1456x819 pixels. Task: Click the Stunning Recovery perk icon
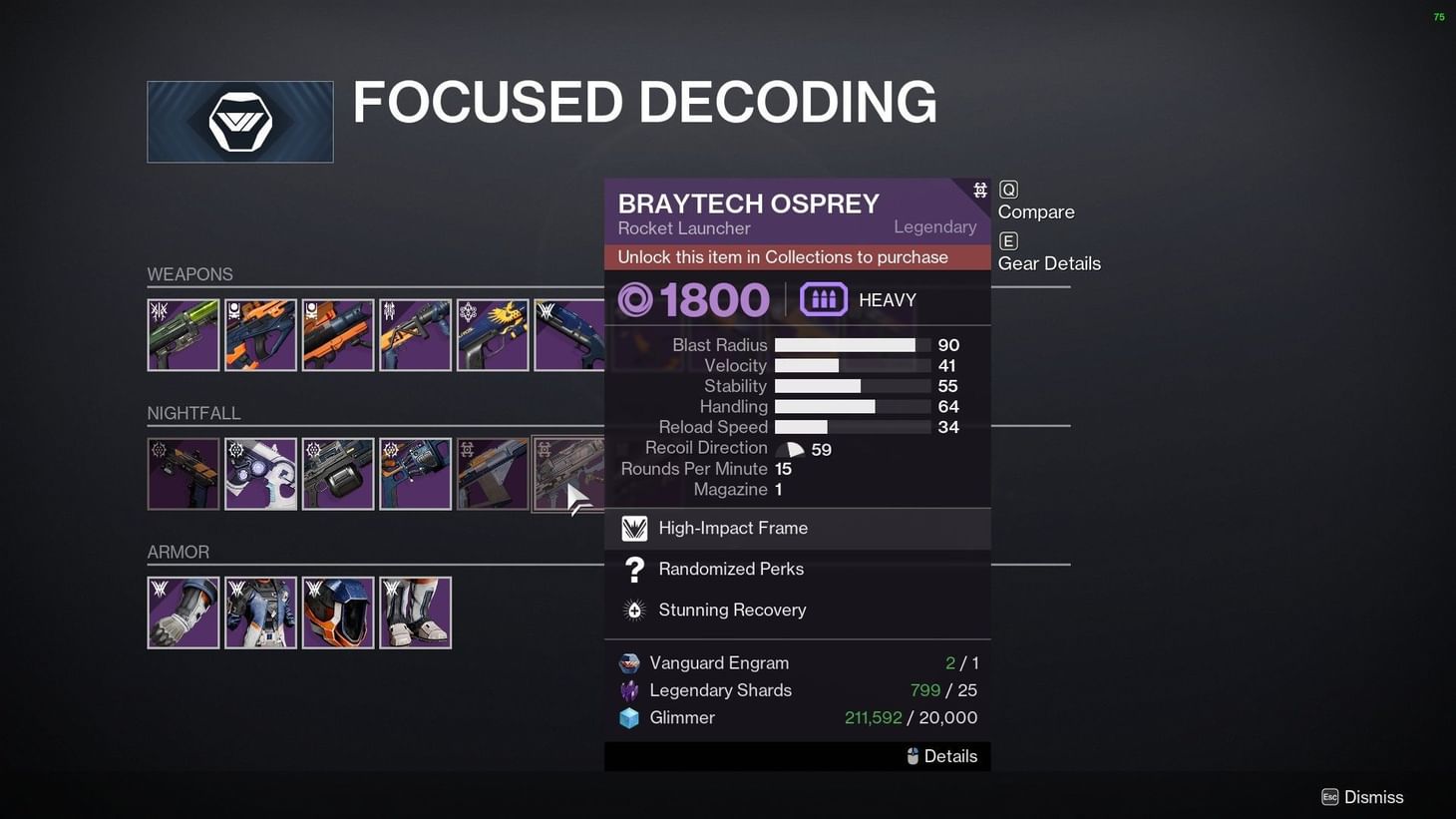click(634, 610)
